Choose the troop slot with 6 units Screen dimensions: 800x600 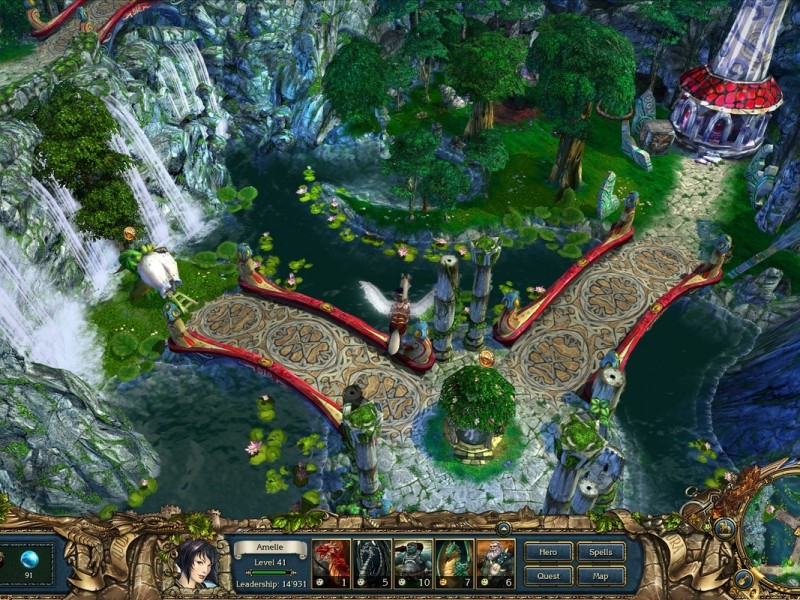click(495, 564)
